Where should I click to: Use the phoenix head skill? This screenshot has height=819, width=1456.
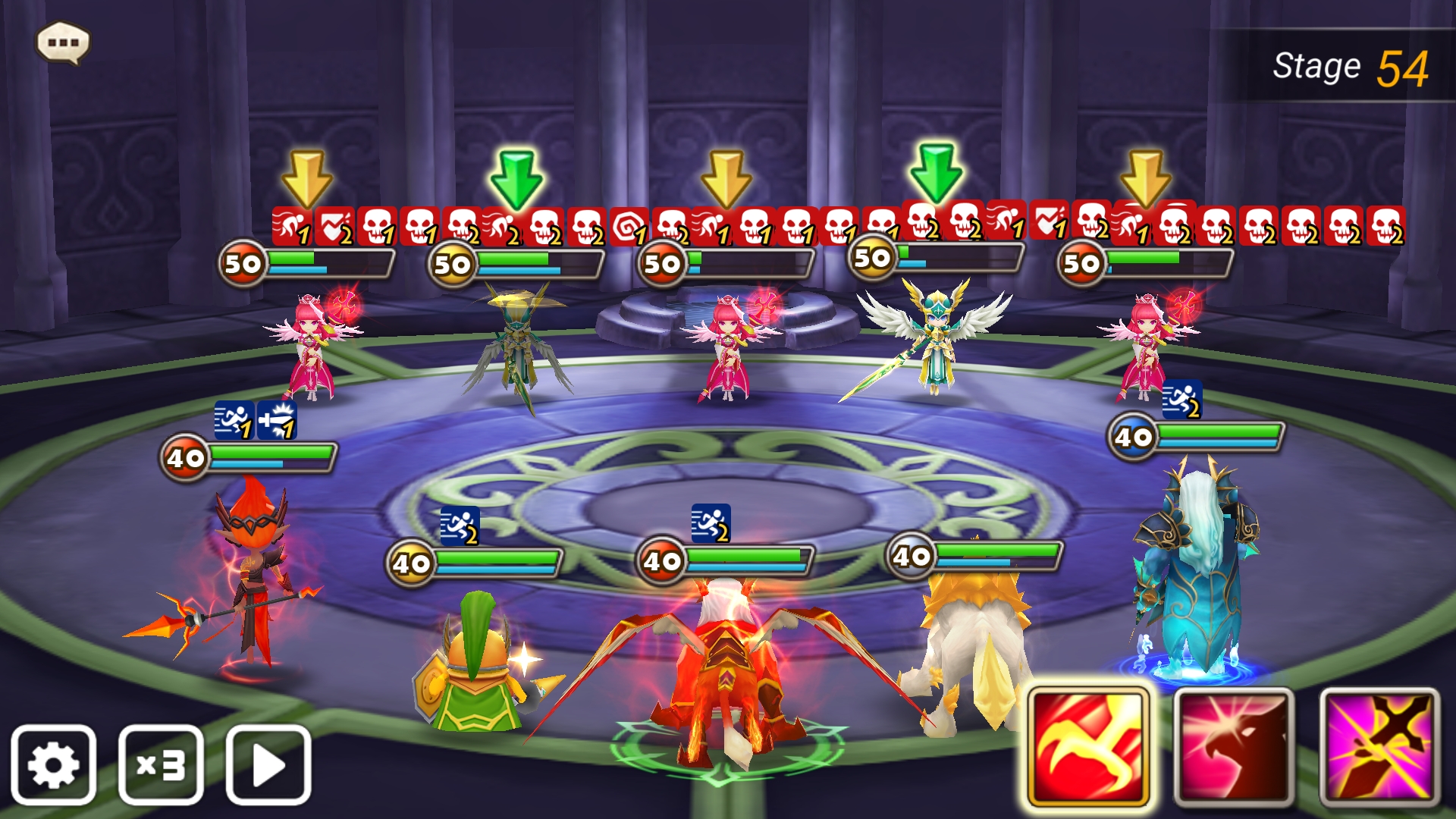pos(1234,748)
